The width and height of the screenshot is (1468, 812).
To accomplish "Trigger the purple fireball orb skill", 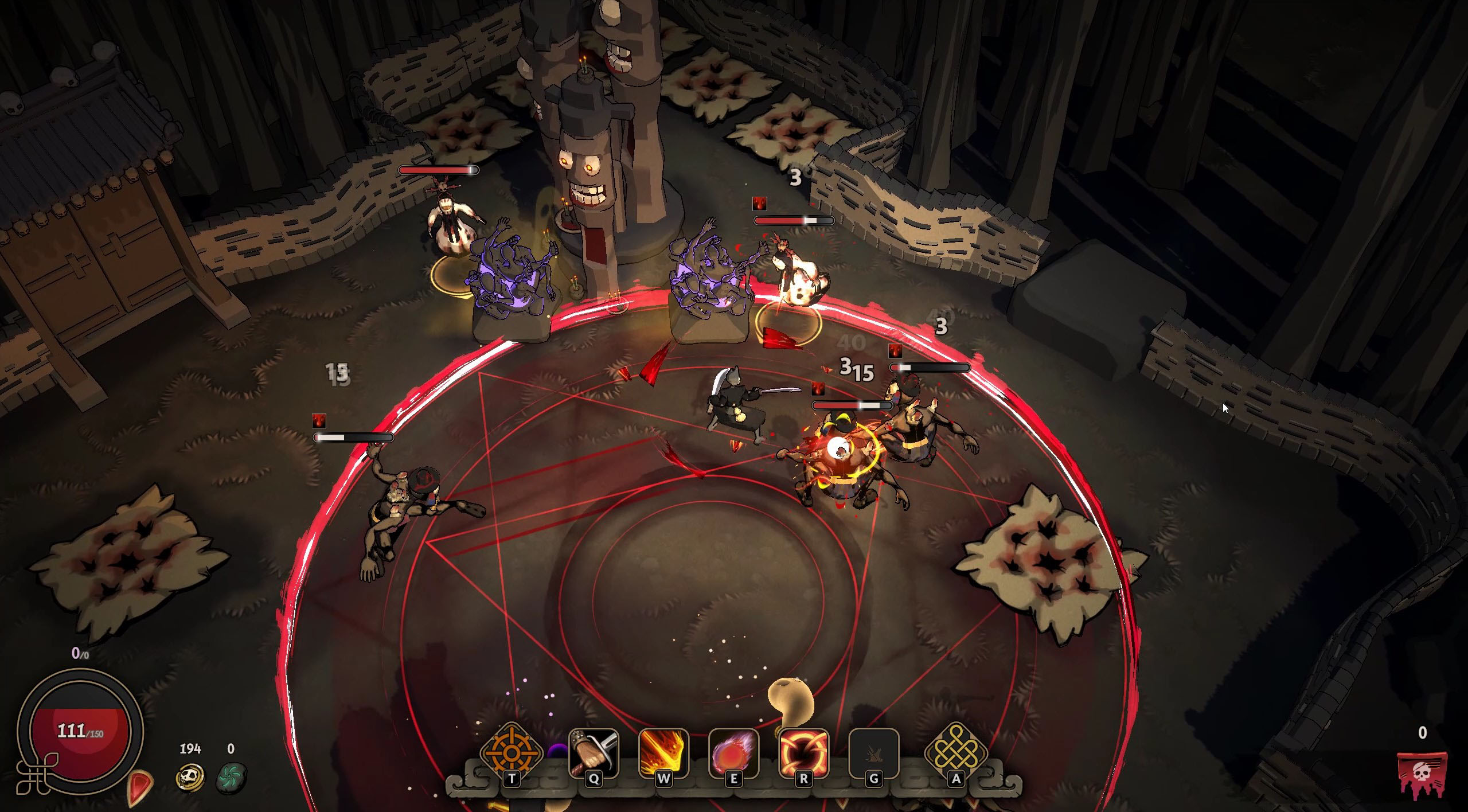I will pyautogui.click(x=733, y=753).
